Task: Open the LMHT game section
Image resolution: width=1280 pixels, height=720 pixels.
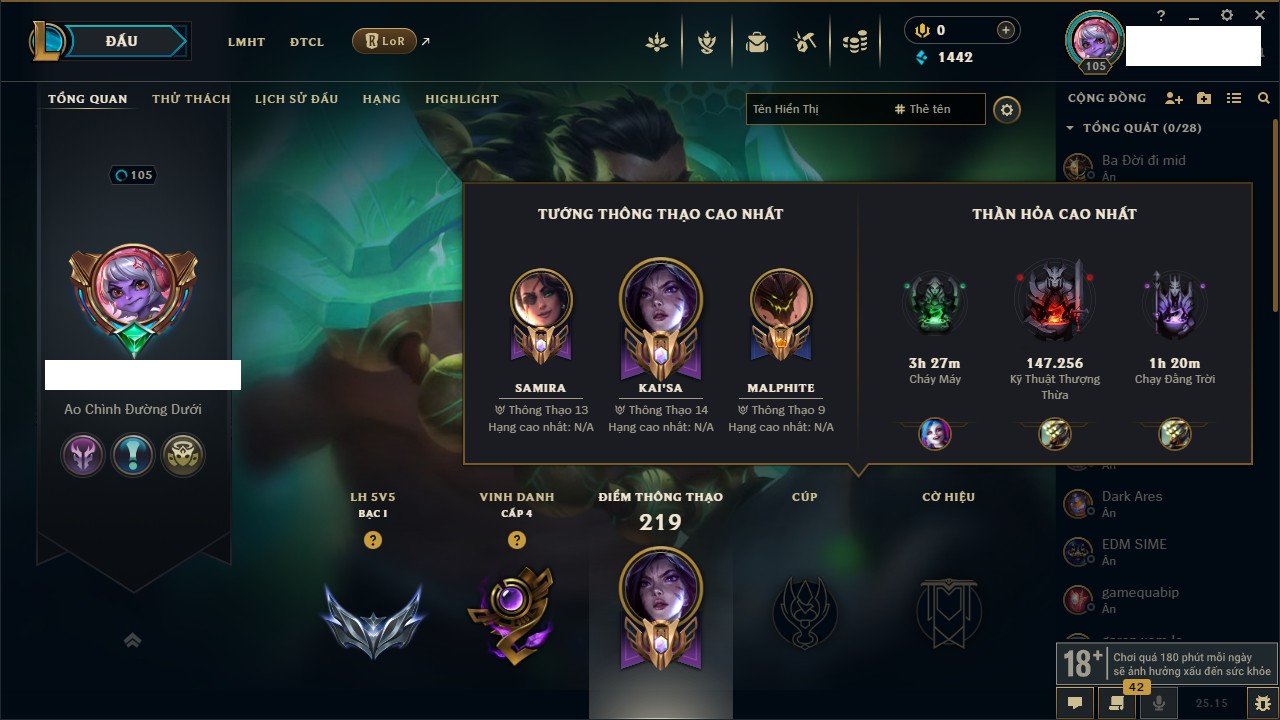Action: tap(246, 42)
